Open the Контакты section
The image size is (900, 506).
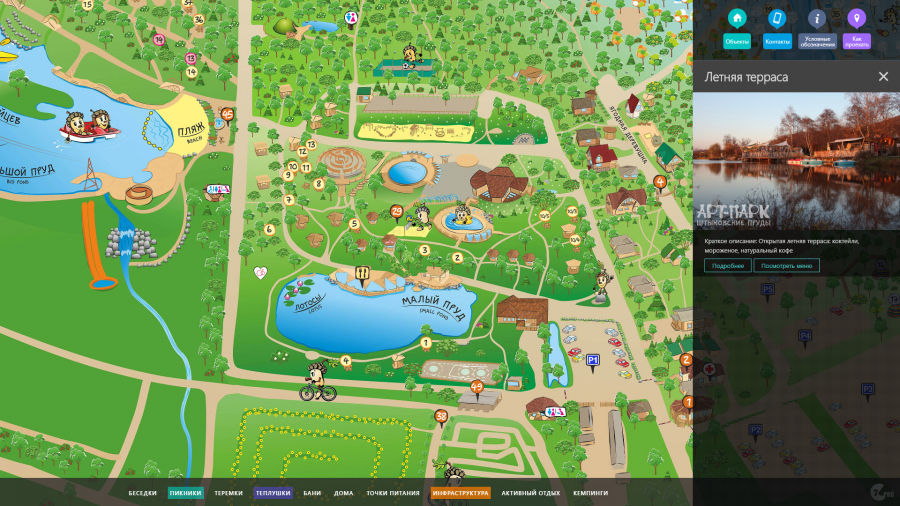tap(777, 28)
